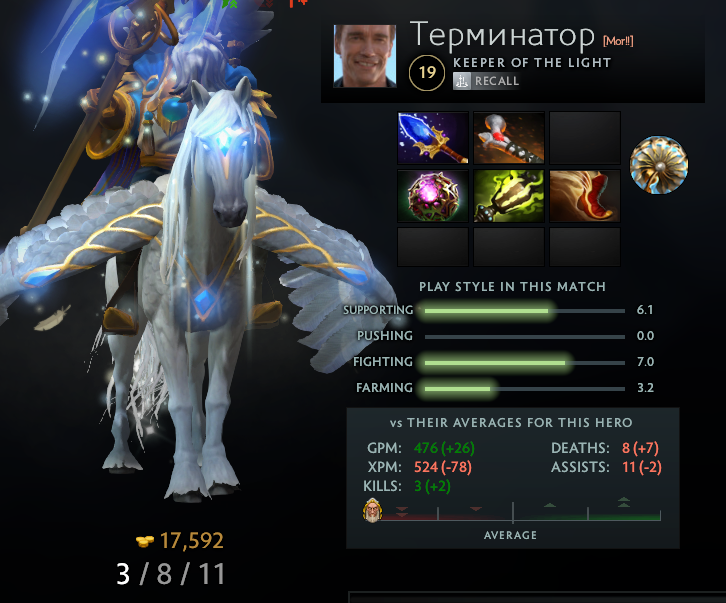
Task: Select the Recall ability icon
Action: coord(462,81)
